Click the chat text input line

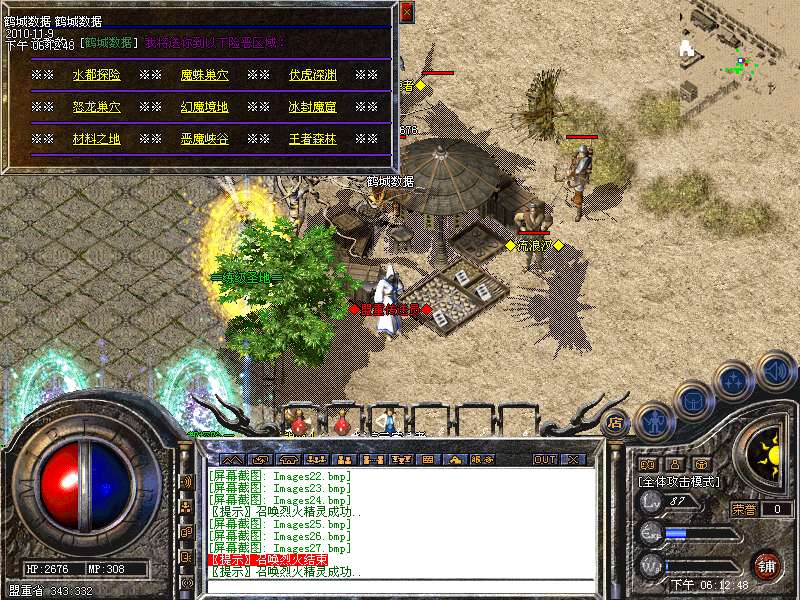[400, 585]
